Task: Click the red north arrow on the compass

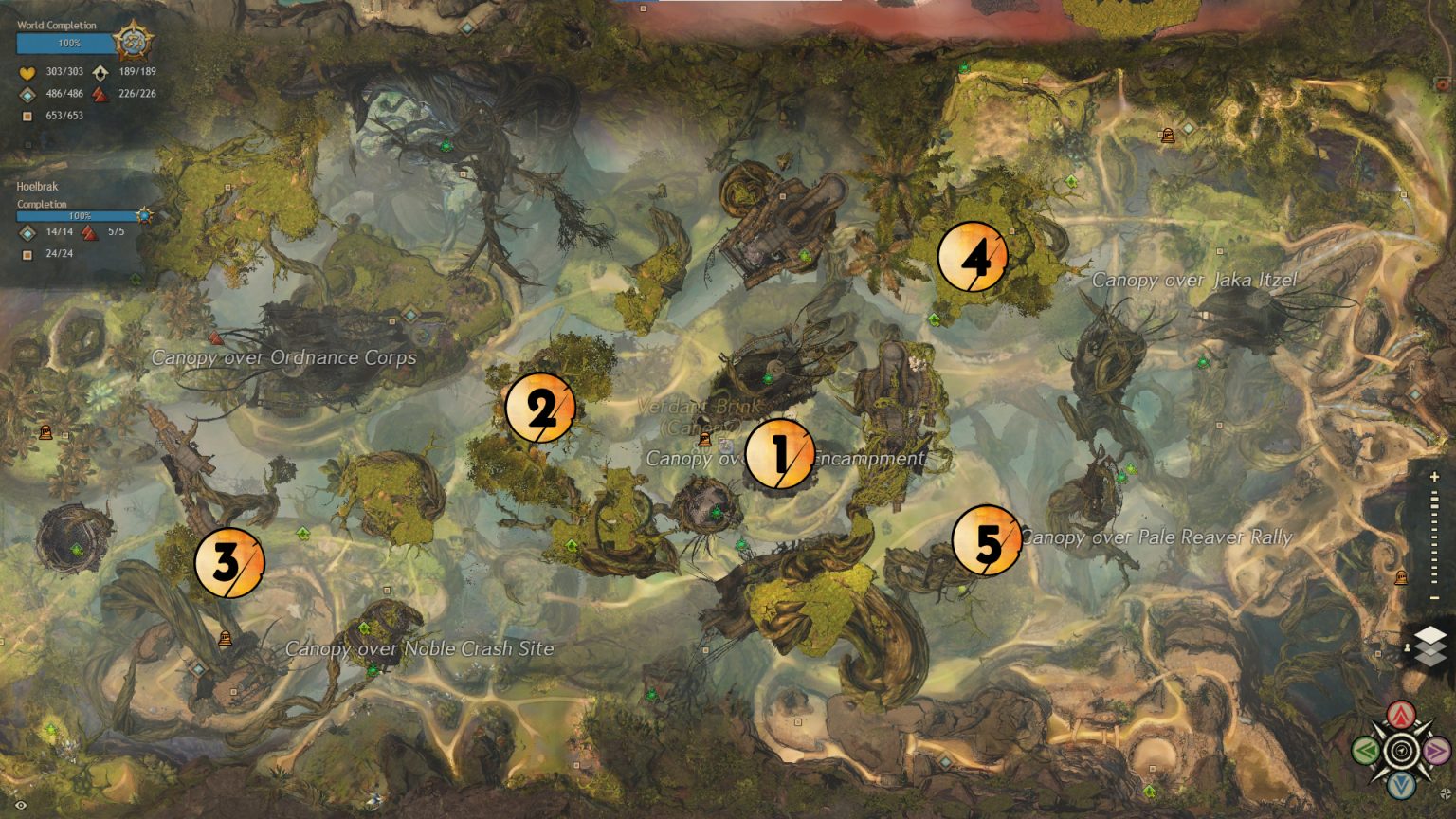Action: click(1400, 714)
